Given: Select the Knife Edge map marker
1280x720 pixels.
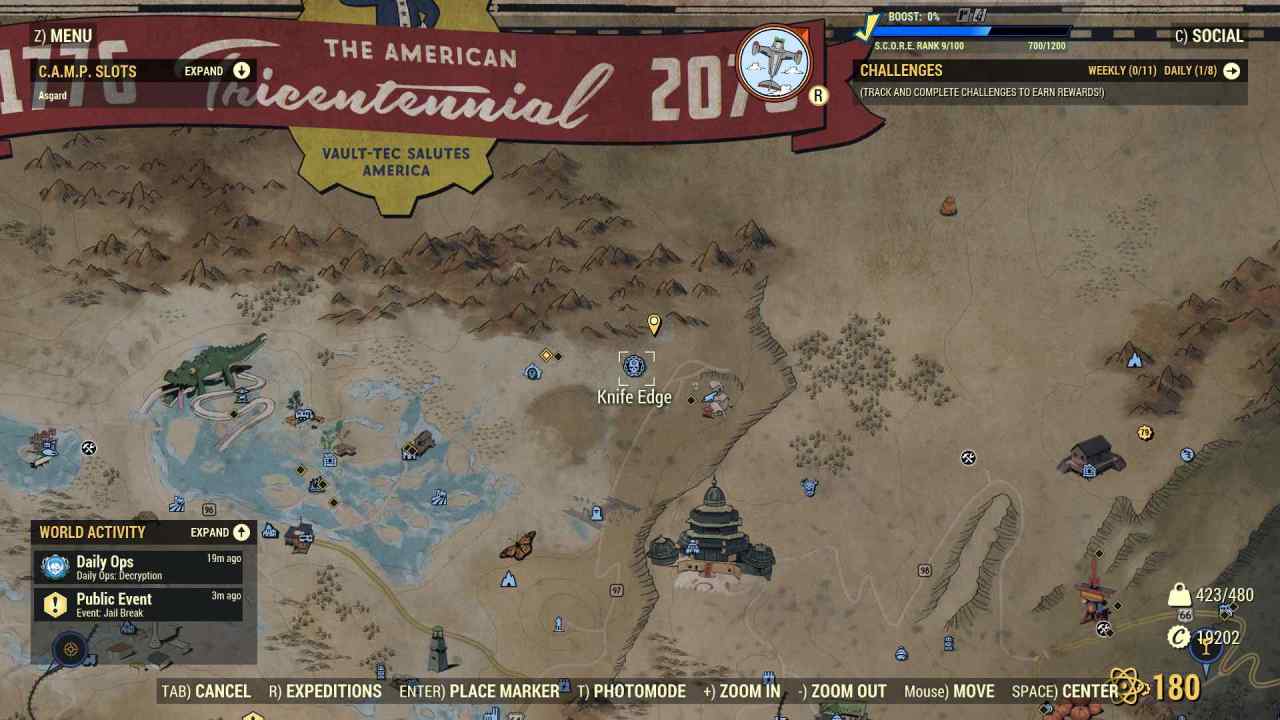Looking at the screenshot, I should [x=635, y=367].
